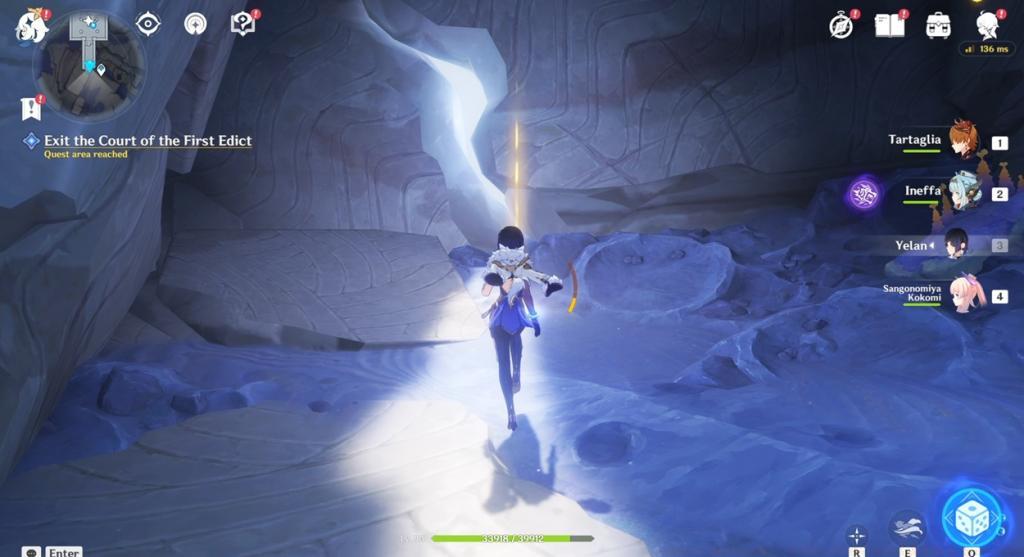Image resolution: width=1024 pixels, height=557 pixels.
Task: Activate the eye-shaped elemental sight icon
Action: [148, 24]
